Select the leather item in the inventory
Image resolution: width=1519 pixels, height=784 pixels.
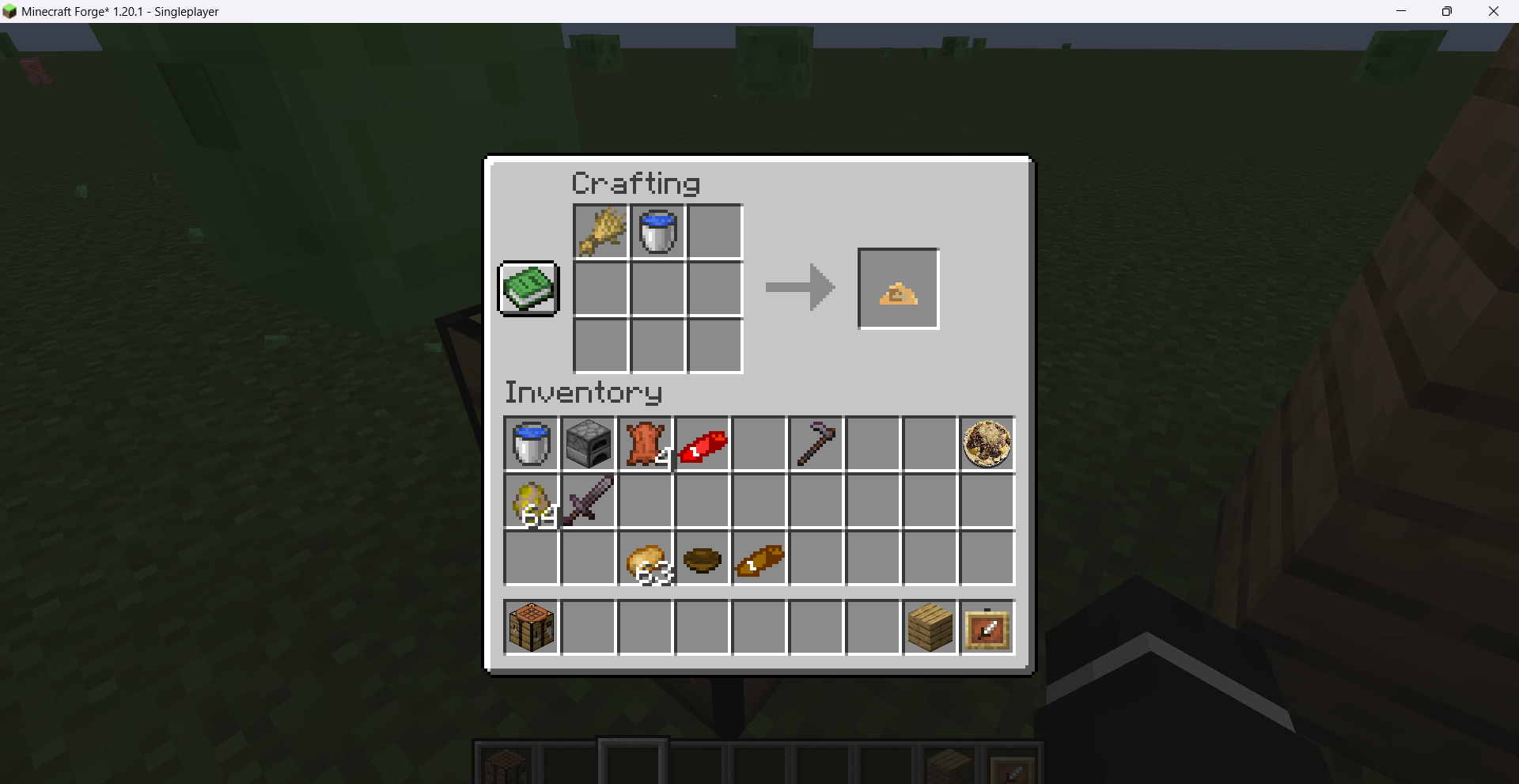[x=645, y=444]
